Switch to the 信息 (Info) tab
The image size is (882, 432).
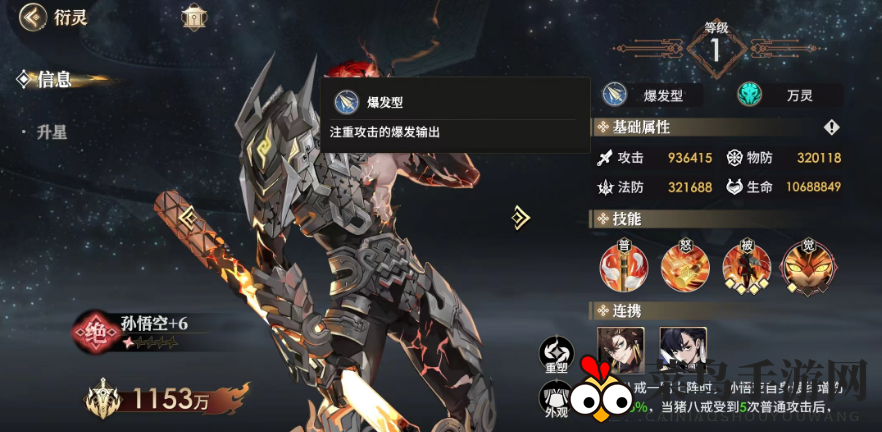pyautogui.click(x=52, y=80)
